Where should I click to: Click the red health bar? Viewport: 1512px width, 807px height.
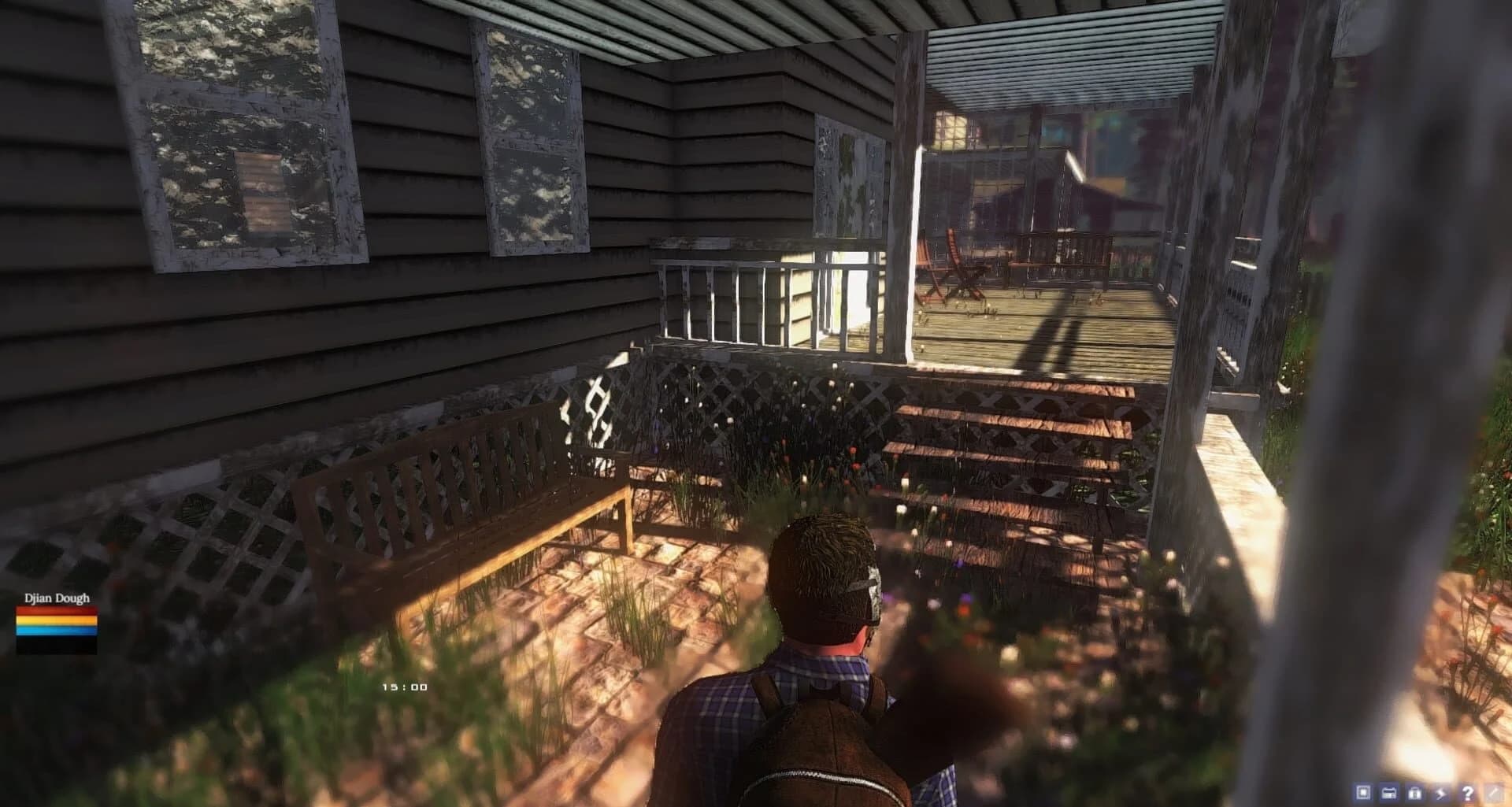(x=55, y=610)
